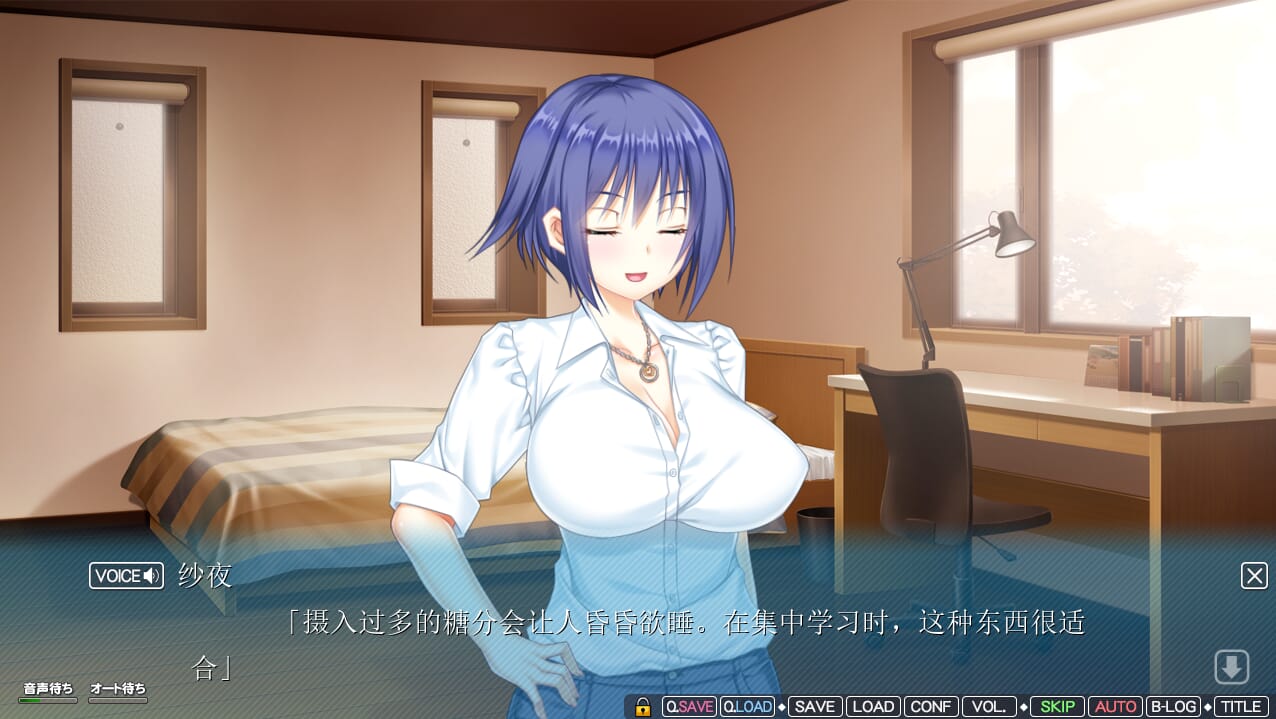
Task: Close the dialogue text window
Action: tap(1254, 575)
